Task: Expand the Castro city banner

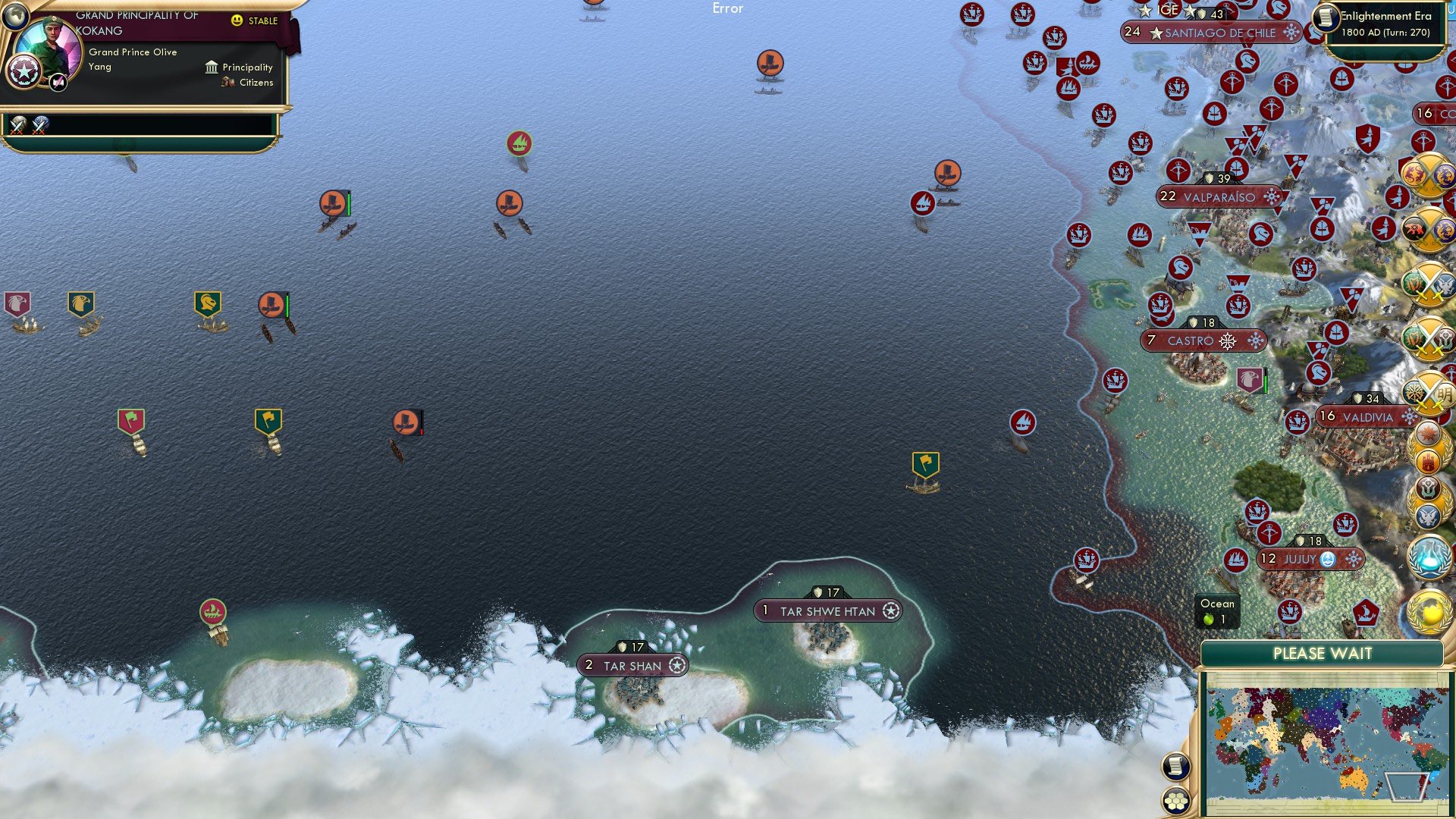Action: pyautogui.click(x=1203, y=341)
